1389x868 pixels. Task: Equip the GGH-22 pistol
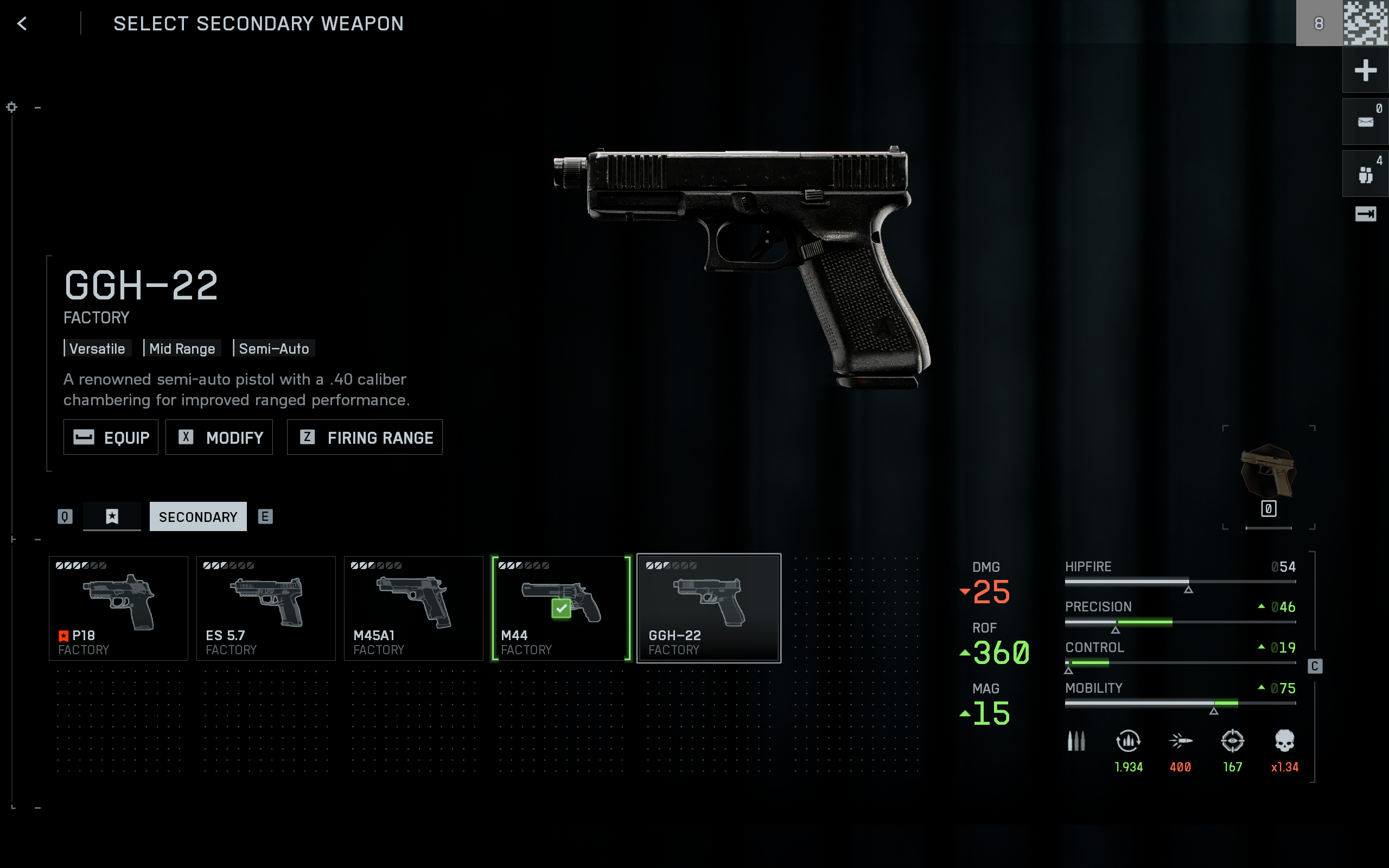click(111, 437)
